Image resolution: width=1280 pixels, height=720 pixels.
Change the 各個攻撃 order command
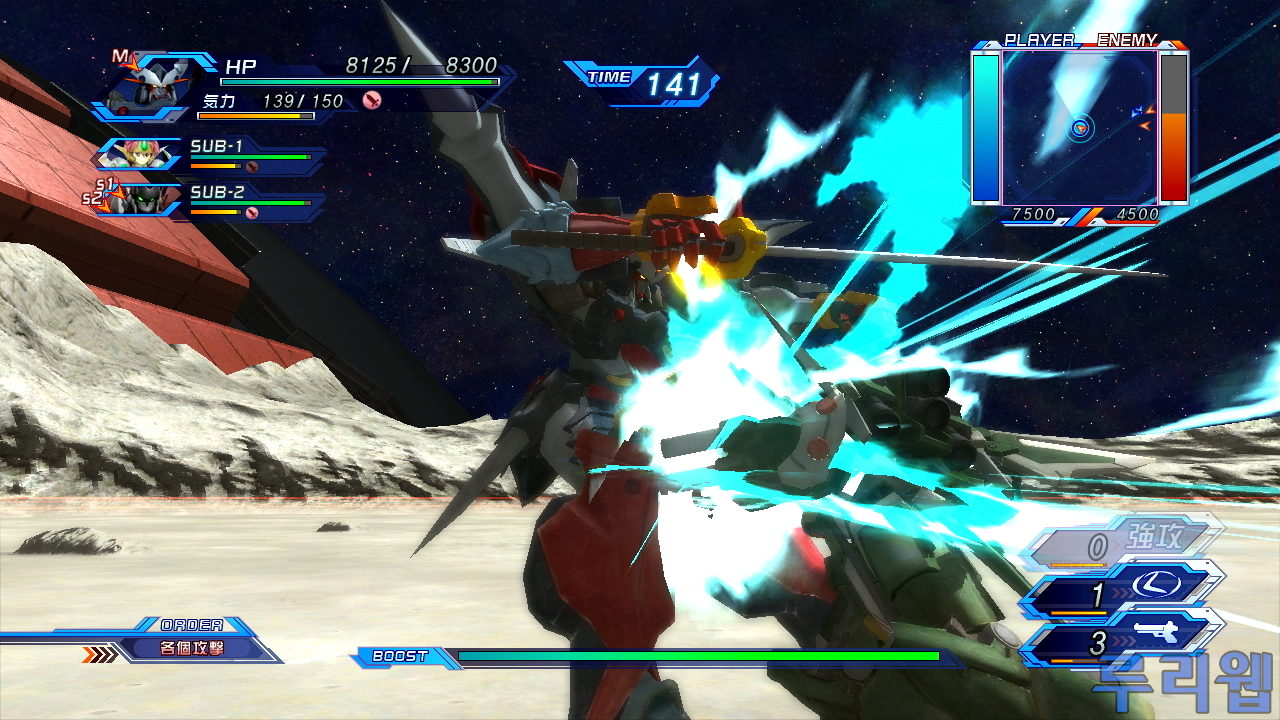193,648
